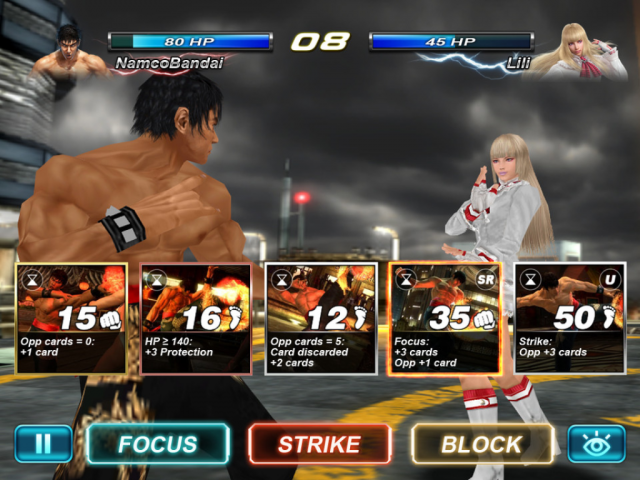This screenshot has height=480, width=640.
Task: Select the 35 damage SR punch card
Action: pos(444,318)
